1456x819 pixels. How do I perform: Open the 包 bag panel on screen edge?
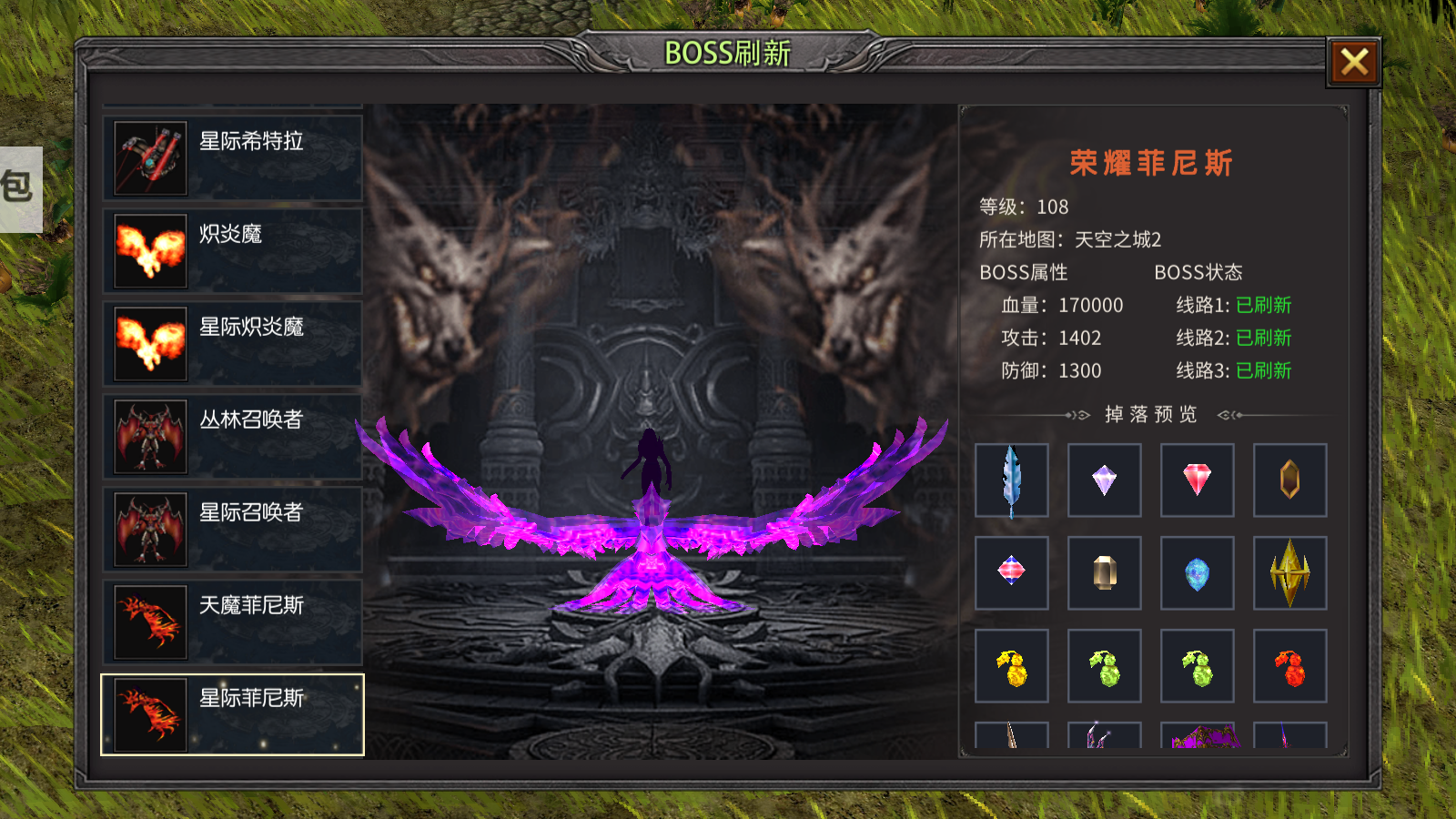[x=18, y=187]
